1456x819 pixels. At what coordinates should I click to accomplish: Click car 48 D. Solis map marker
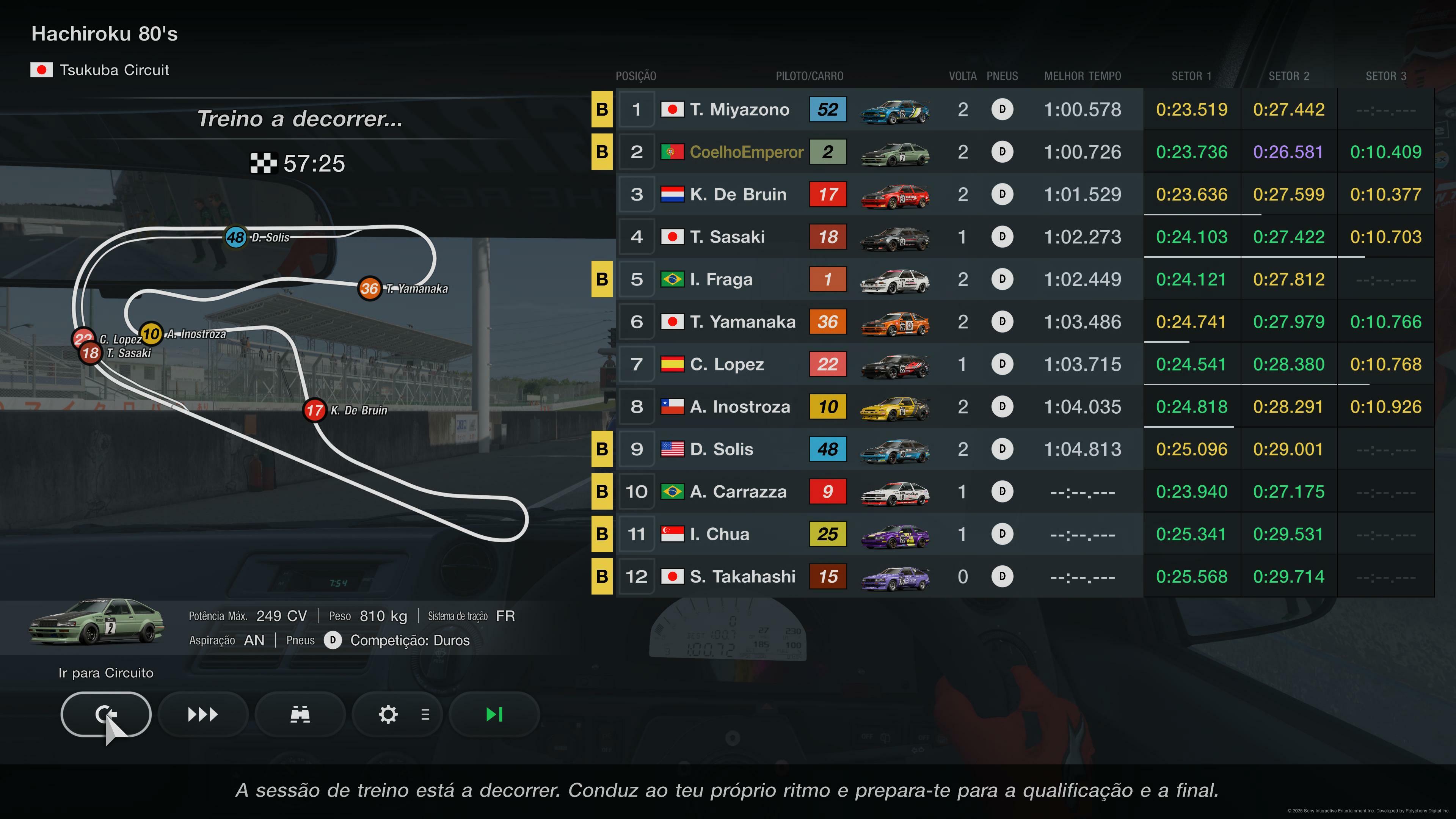[236, 237]
